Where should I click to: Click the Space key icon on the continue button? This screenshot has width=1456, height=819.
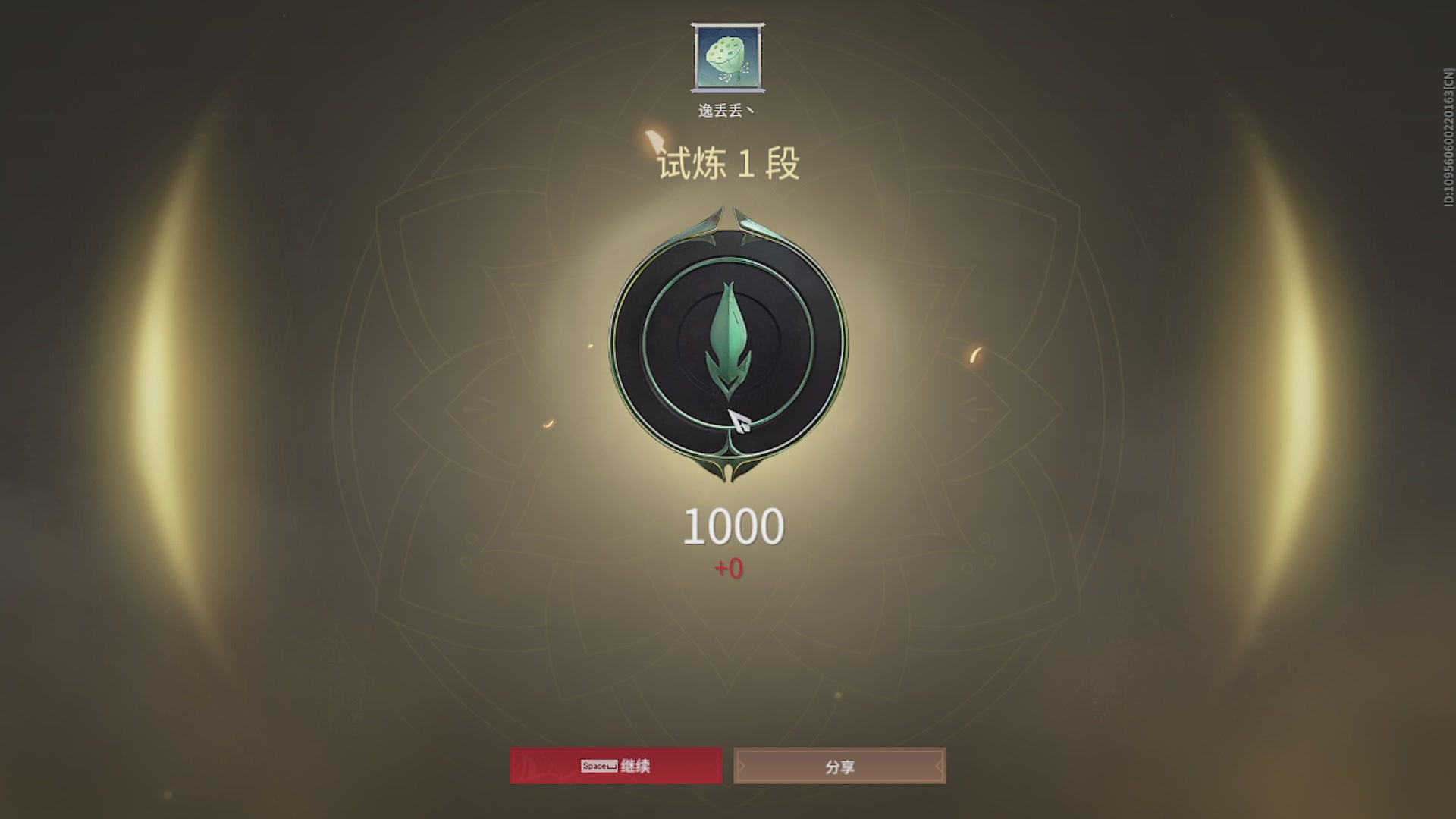click(598, 766)
